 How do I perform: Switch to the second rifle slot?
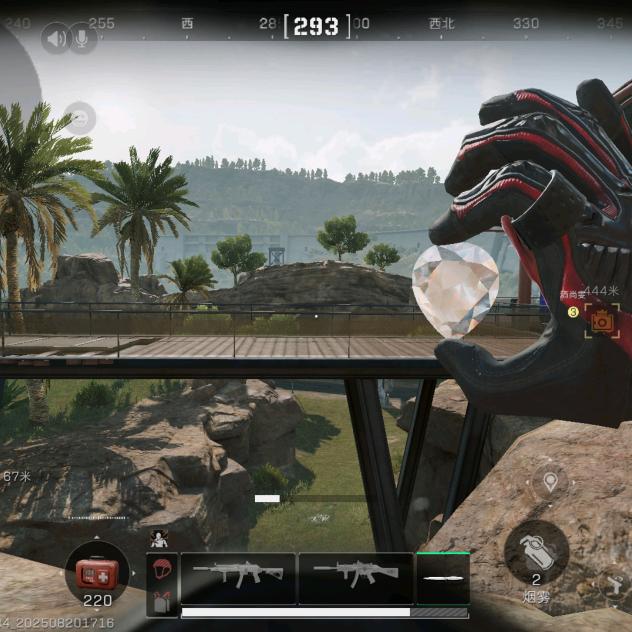pyautogui.click(x=355, y=576)
